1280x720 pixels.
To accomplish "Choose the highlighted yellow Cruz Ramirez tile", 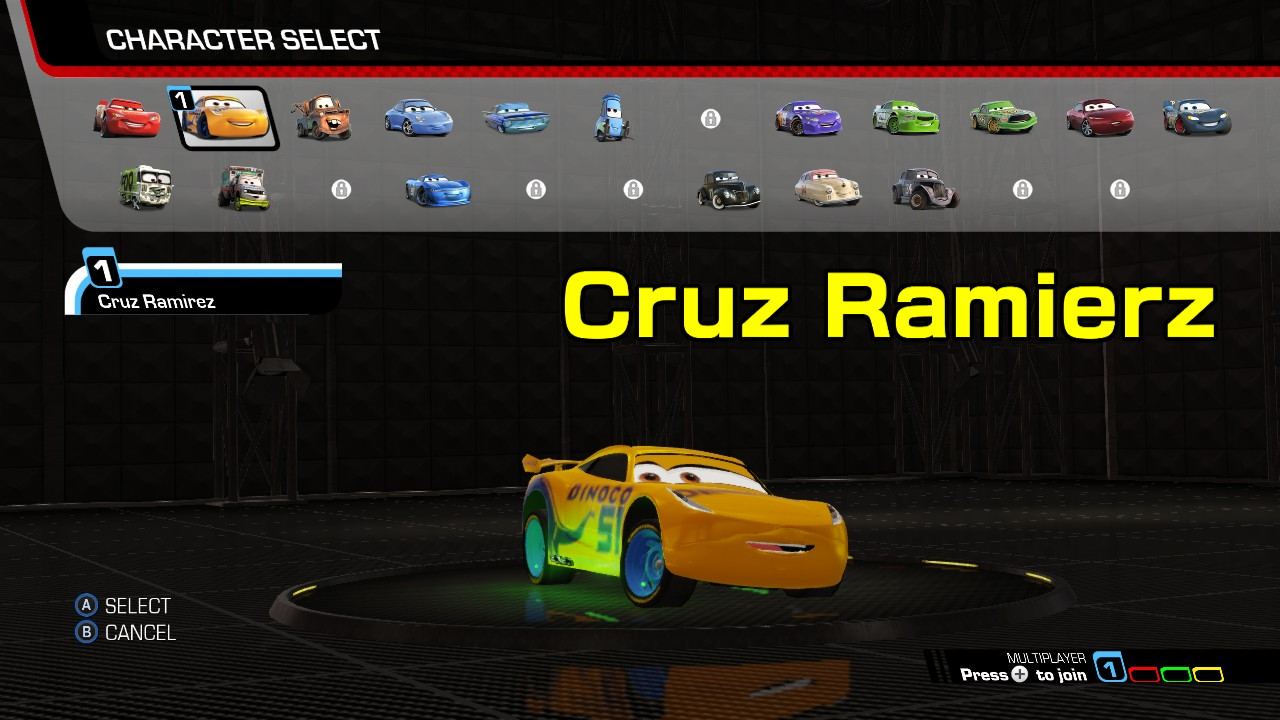I will (225, 117).
